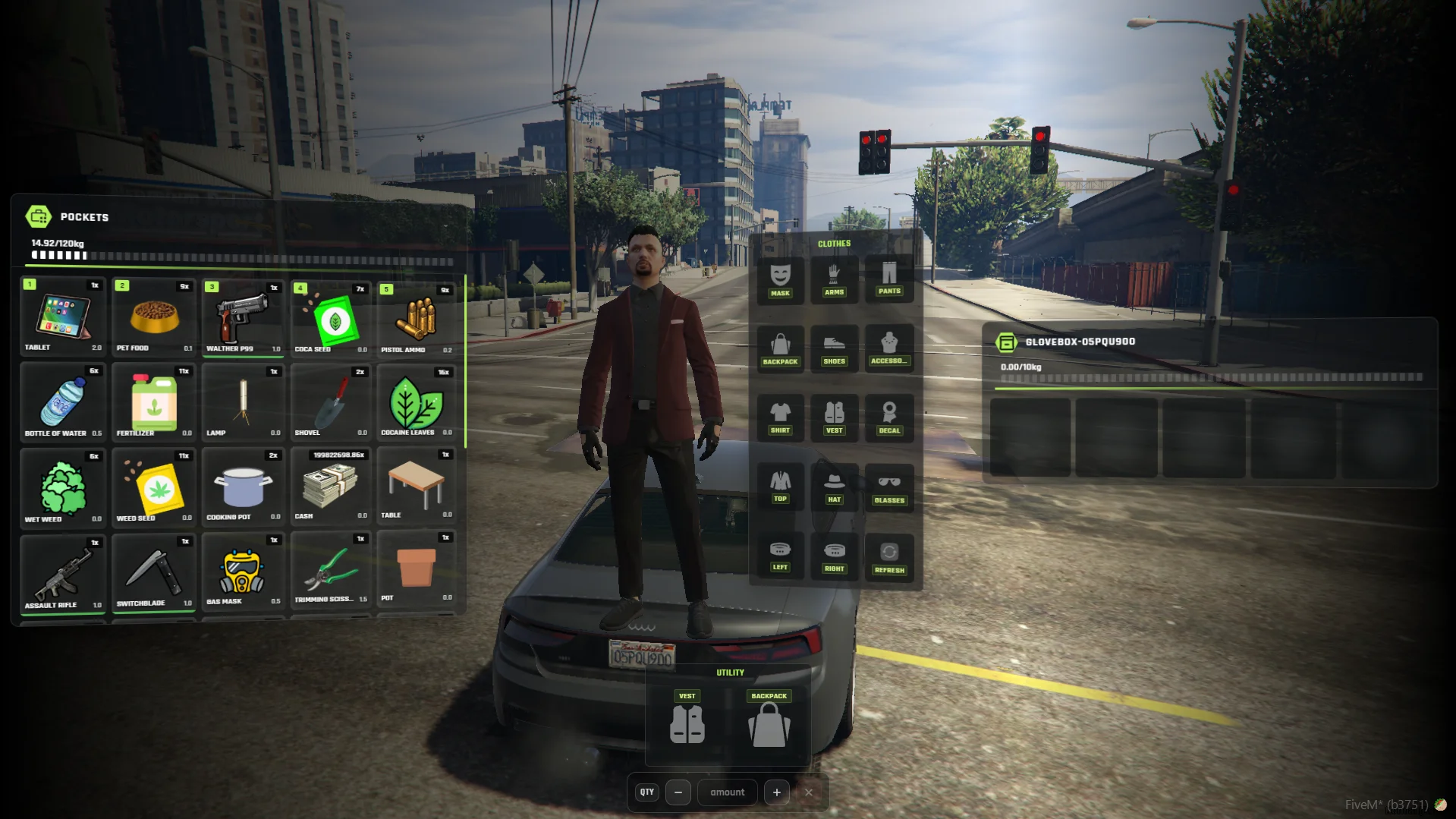Select the Cocaine Leaves slot
The height and width of the screenshot is (819, 1456).
click(417, 402)
